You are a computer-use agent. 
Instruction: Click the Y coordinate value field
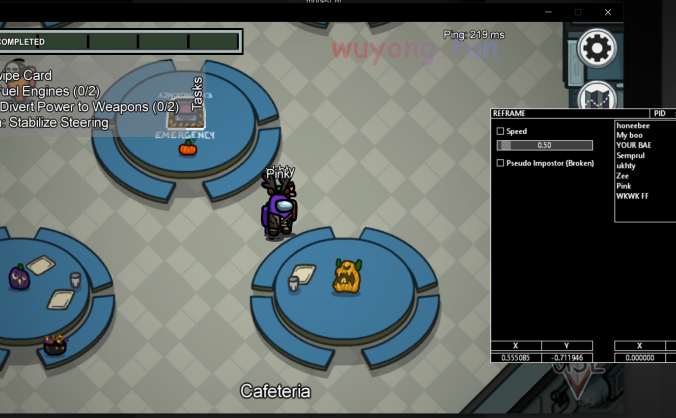click(x=566, y=357)
